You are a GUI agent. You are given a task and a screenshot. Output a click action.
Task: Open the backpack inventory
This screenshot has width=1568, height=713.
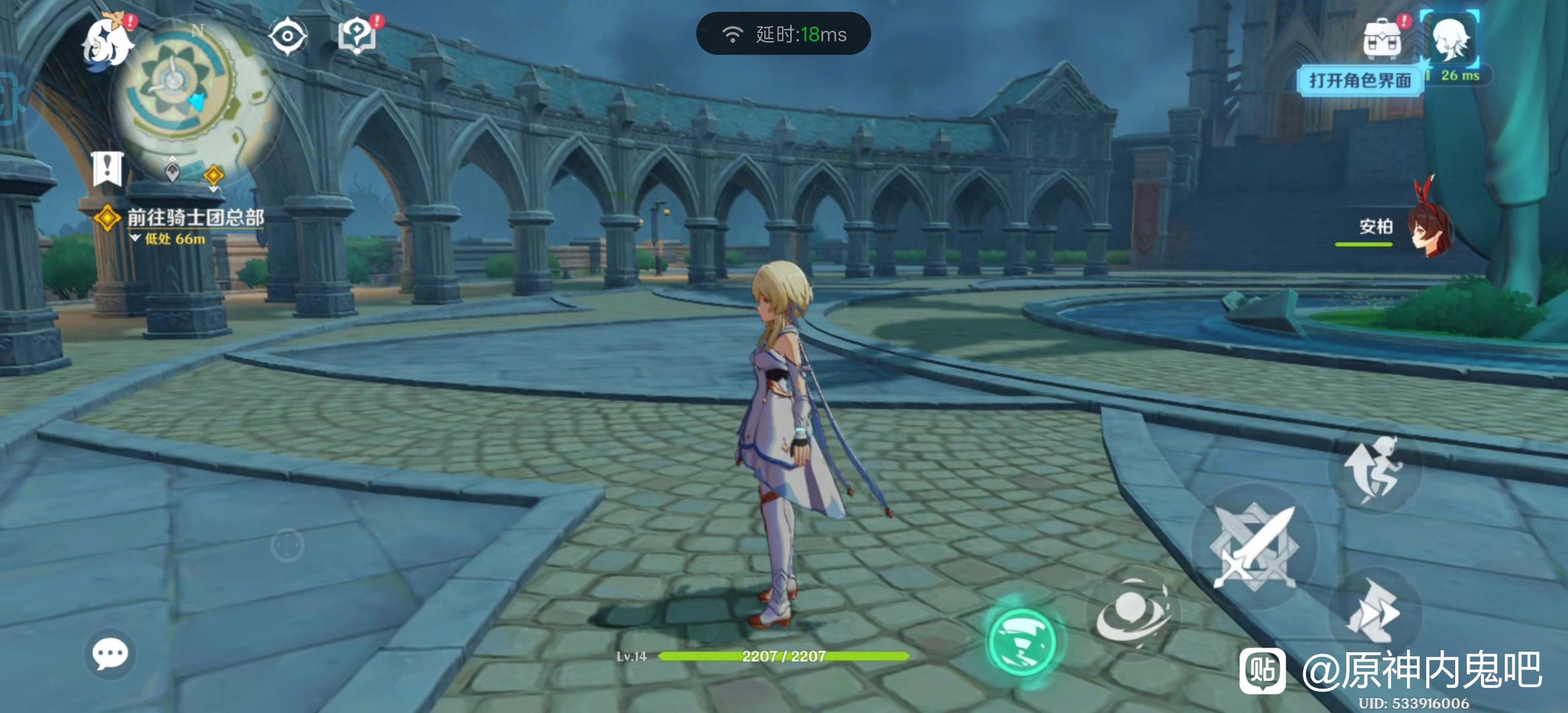1382,40
